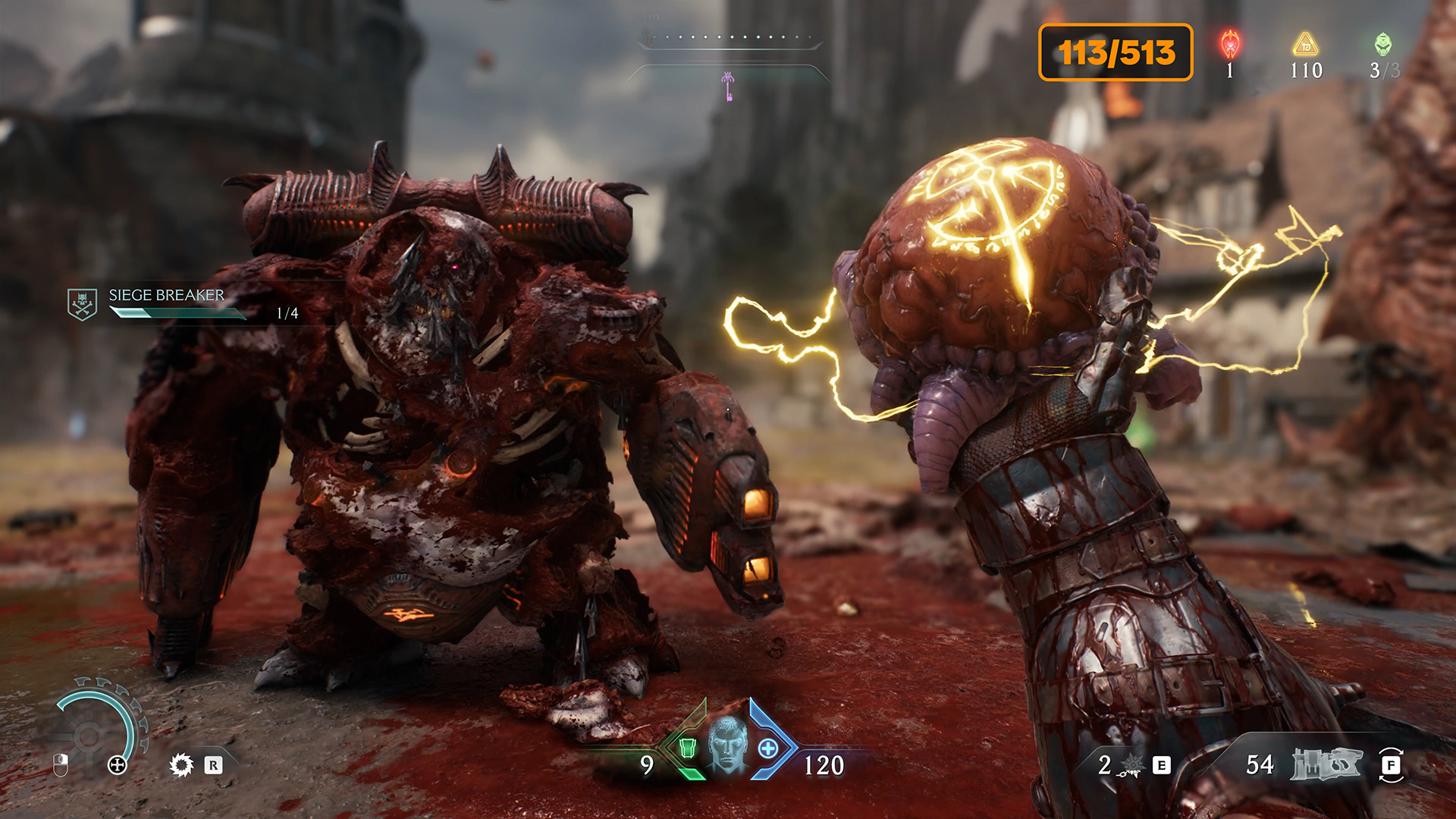The height and width of the screenshot is (819, 1456).
Task: Activate the shield saw gear icon
Action: [x=181, y=764]
